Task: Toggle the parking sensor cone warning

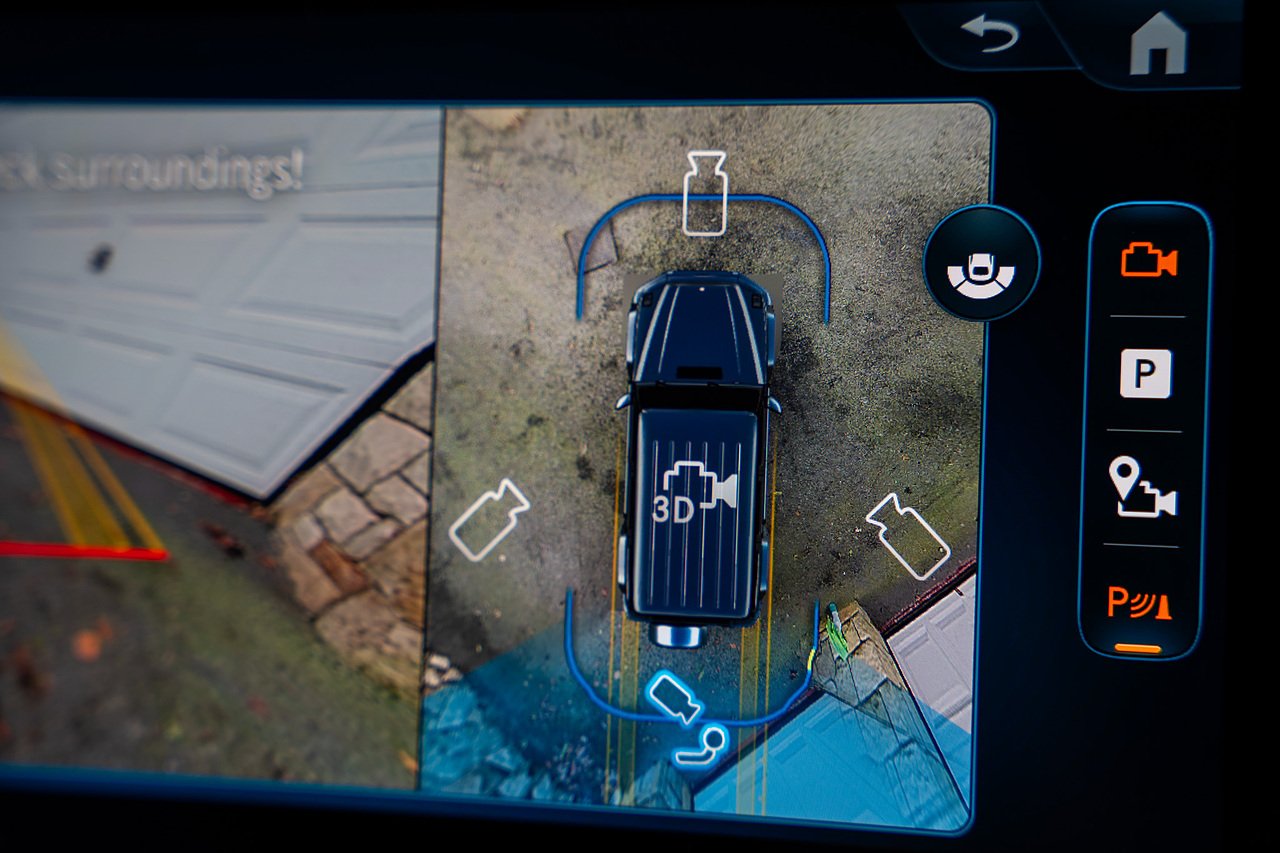Action: click(1139, 603)
